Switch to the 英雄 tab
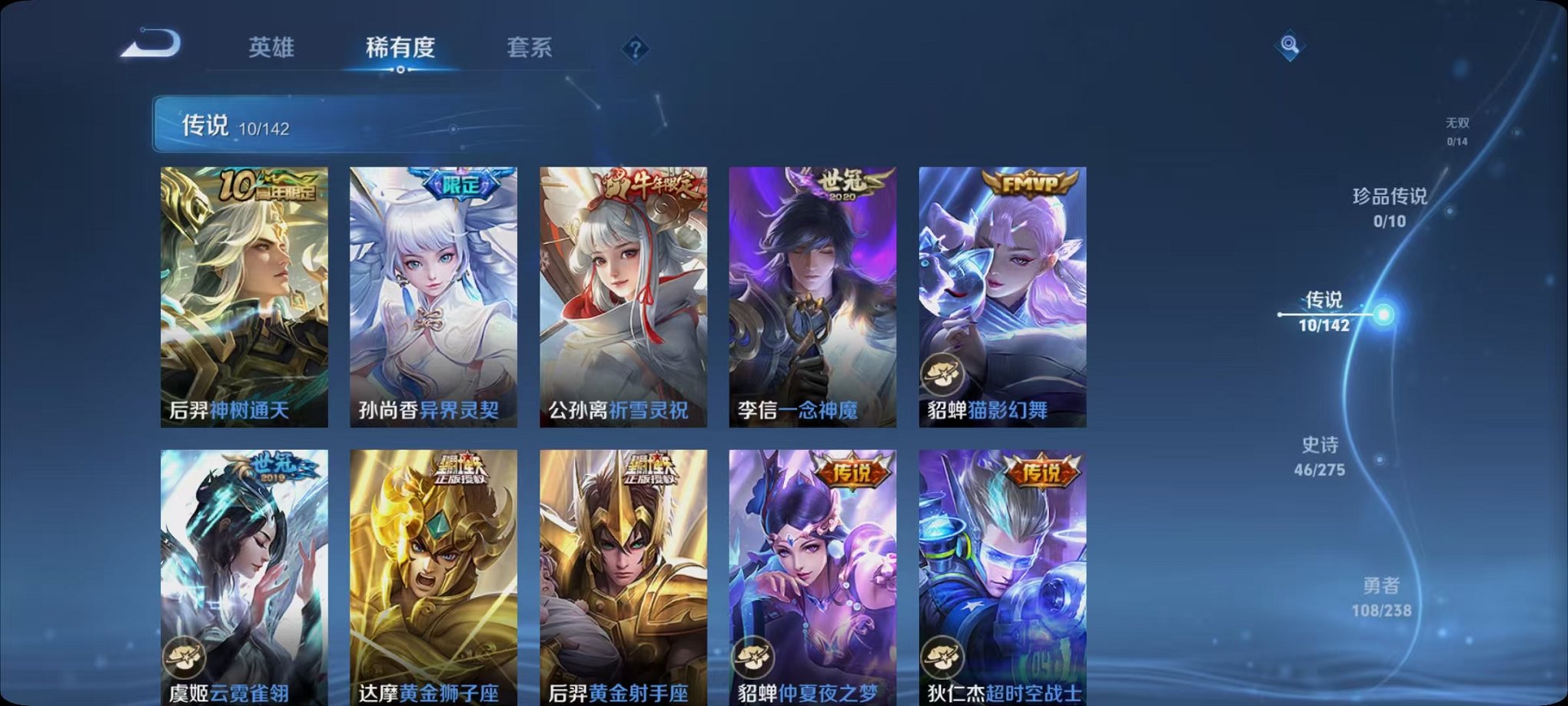Image resolution: width=1568 pixels, height=706 pixels. 271,48
